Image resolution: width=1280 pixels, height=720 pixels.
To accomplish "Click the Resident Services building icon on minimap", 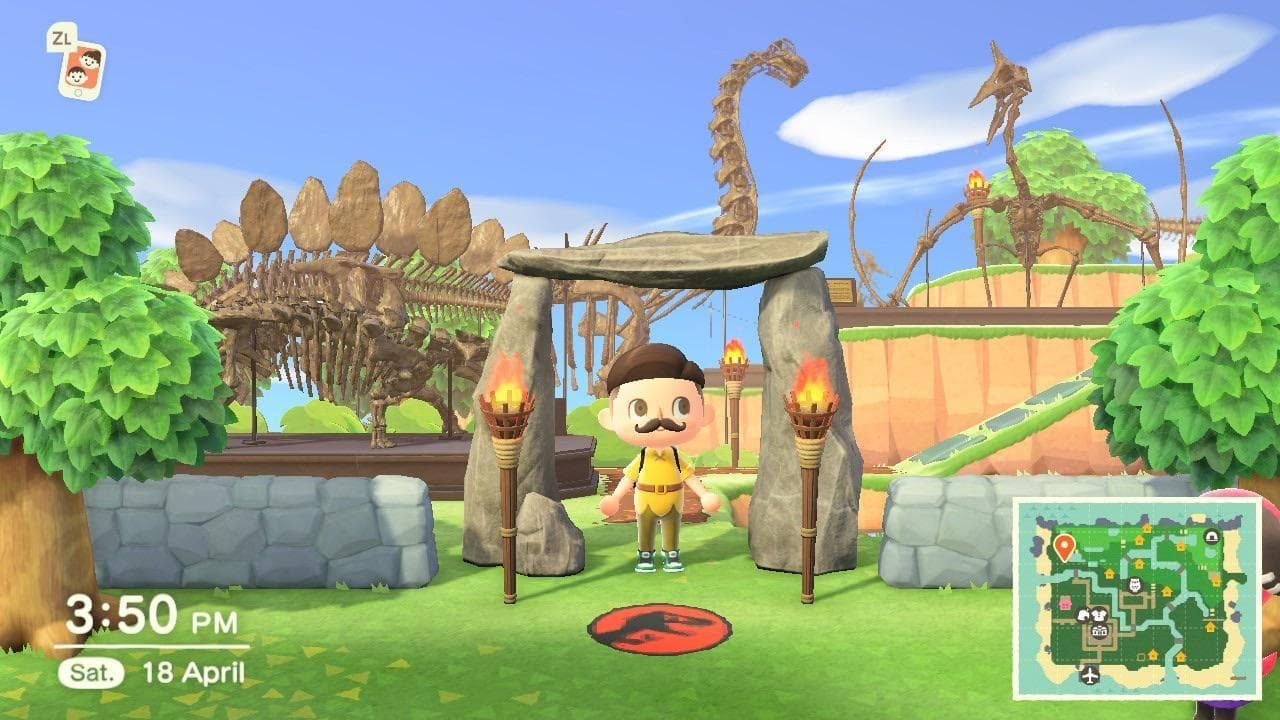I will [x=1098, y=630].
